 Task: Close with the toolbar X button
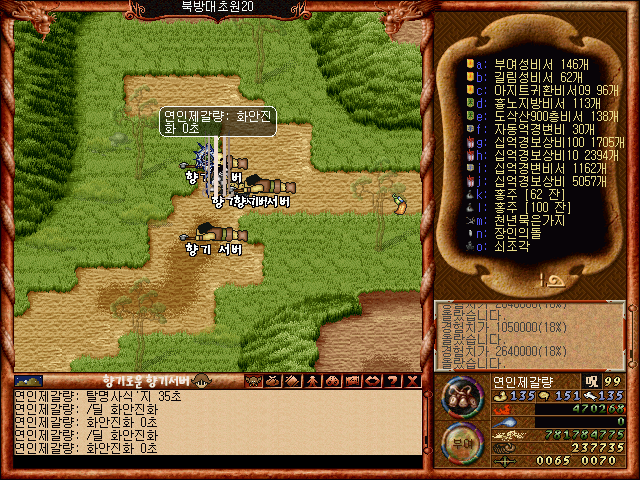(x=412, y=380)
